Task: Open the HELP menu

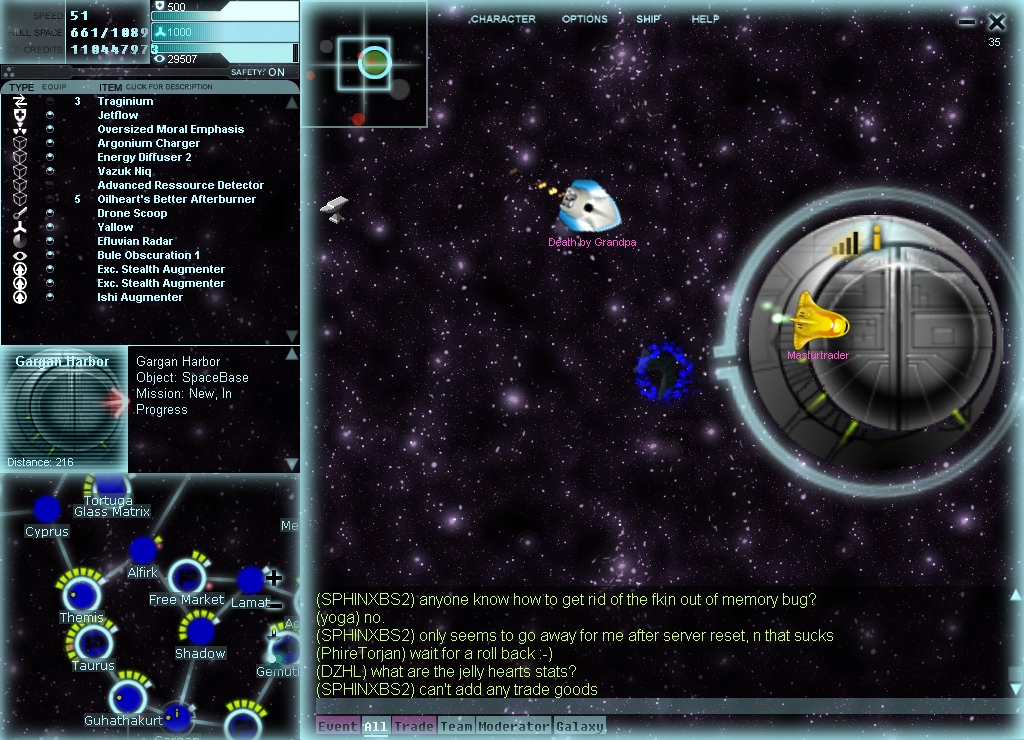Action: (705, 19)
